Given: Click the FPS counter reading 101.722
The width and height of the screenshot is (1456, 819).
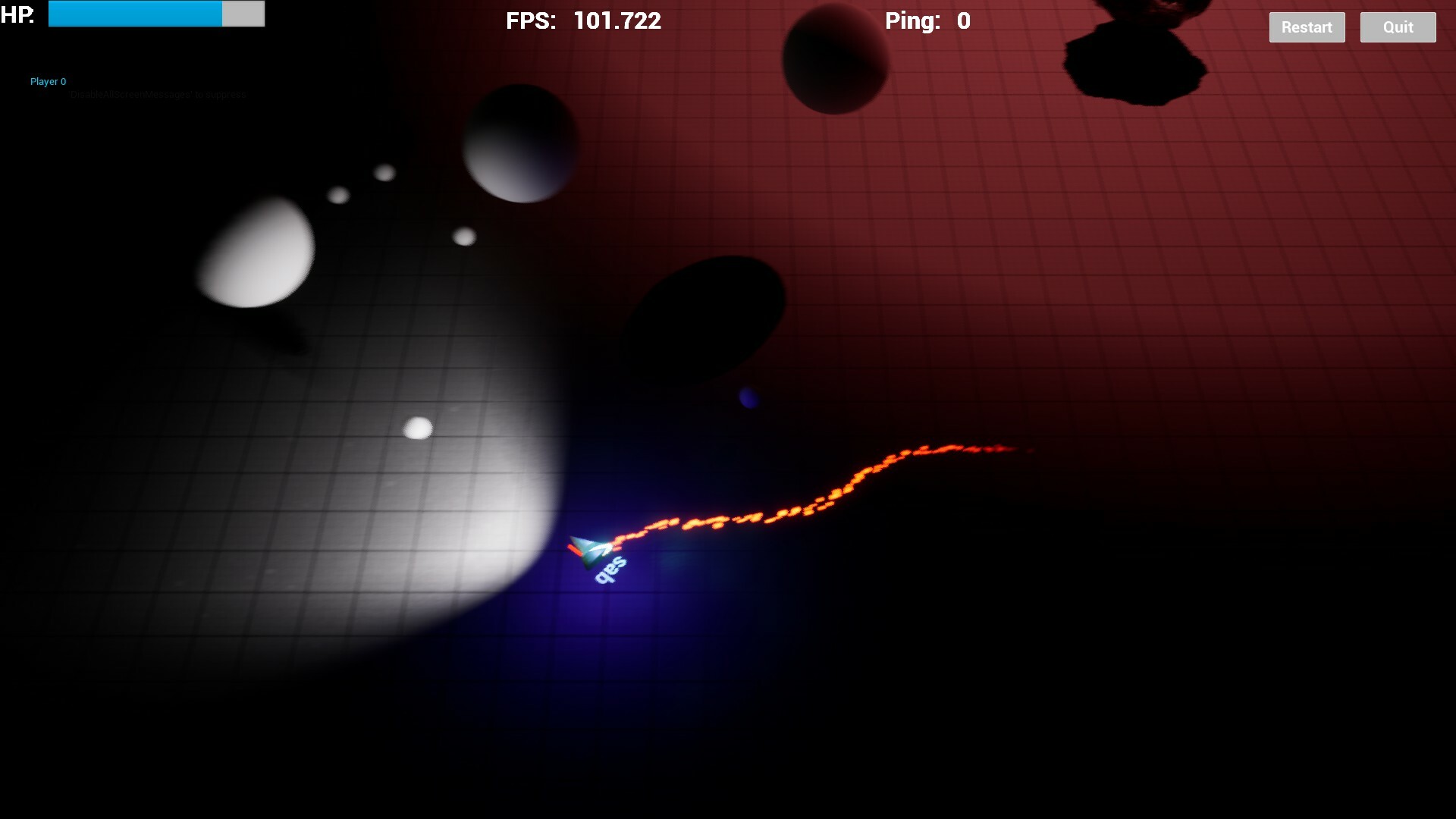Looking at the screenshot, I should tap(584, 21).
